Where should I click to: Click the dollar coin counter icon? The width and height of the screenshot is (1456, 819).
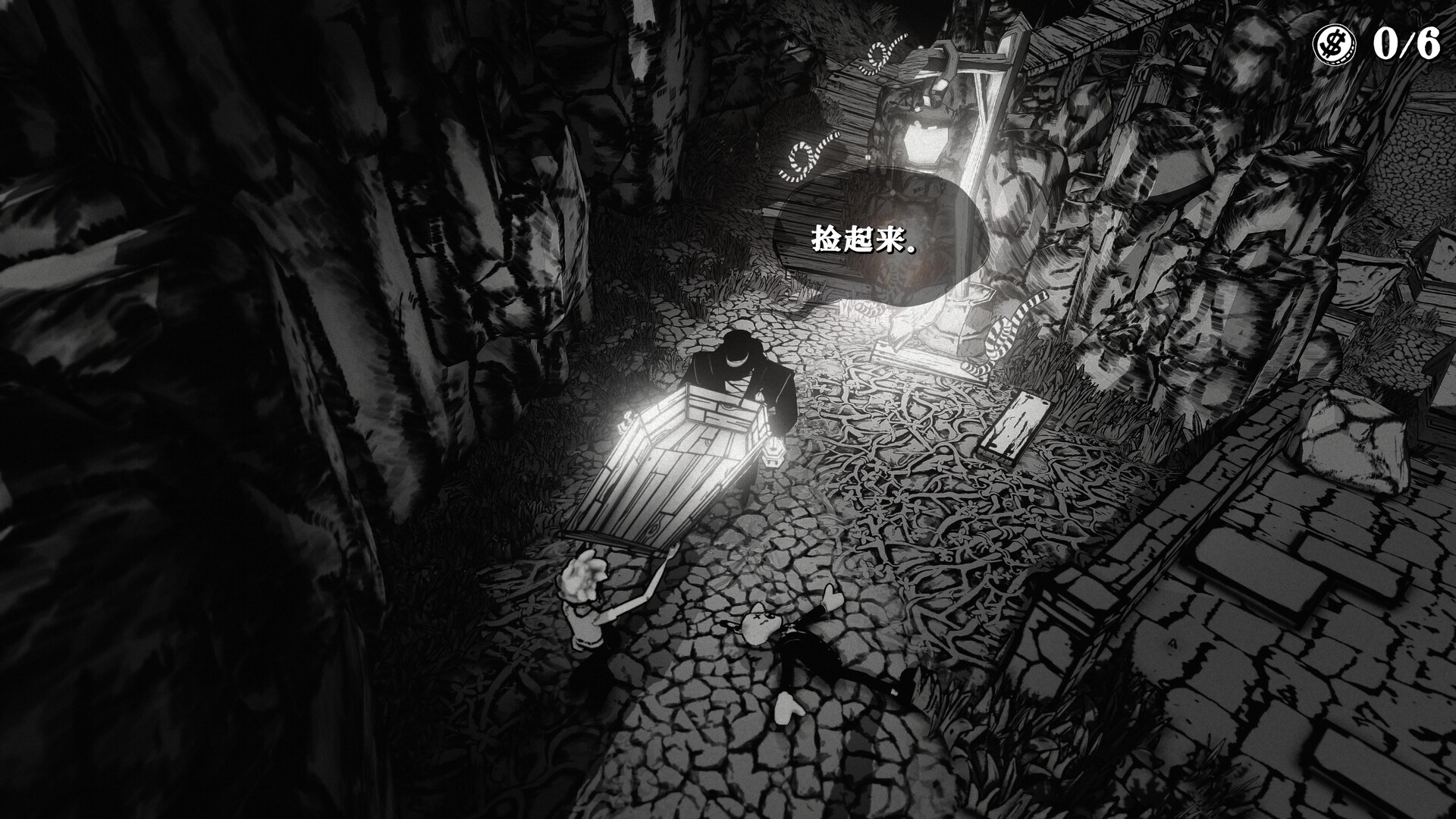1333,44
